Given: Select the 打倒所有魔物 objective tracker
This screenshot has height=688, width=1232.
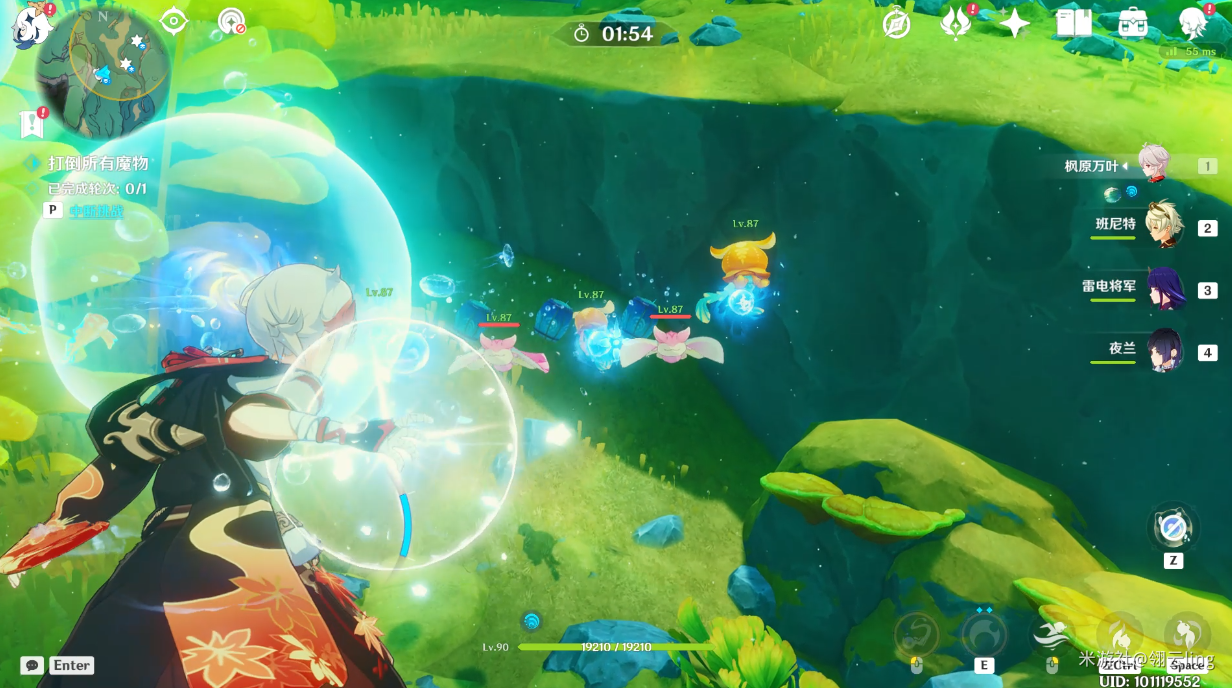Looking at the screenshot, I should click(x=98, y=163).
